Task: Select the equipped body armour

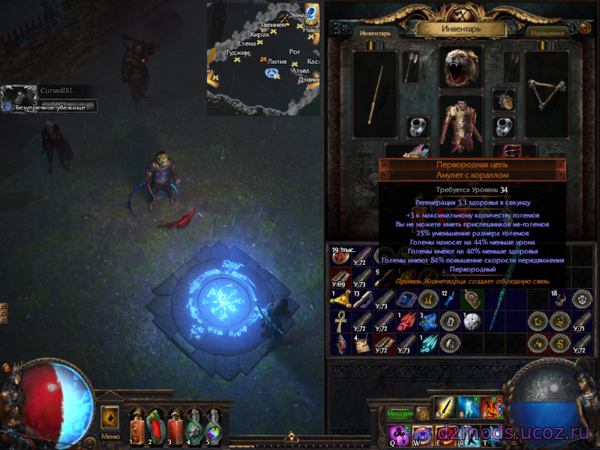Action: (x=460, y=127)
